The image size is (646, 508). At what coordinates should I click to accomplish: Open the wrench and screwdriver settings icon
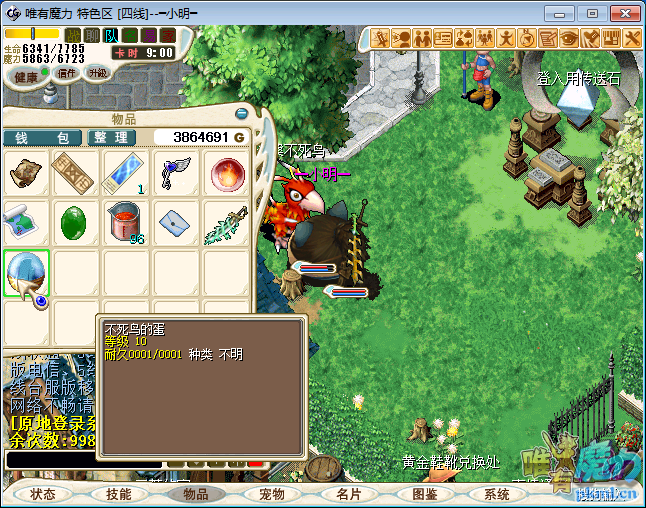pyautogui.click(x=631, y=38)
